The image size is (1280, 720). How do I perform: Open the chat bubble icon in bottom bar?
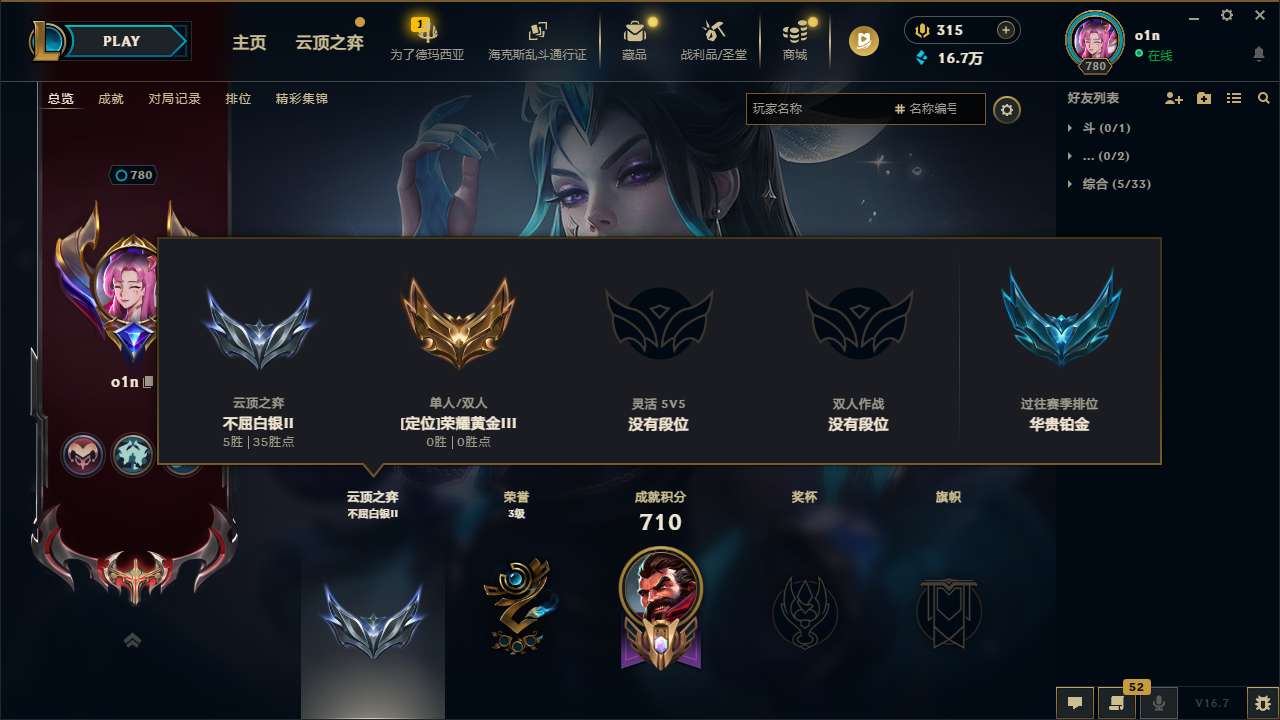point(1075,702)
